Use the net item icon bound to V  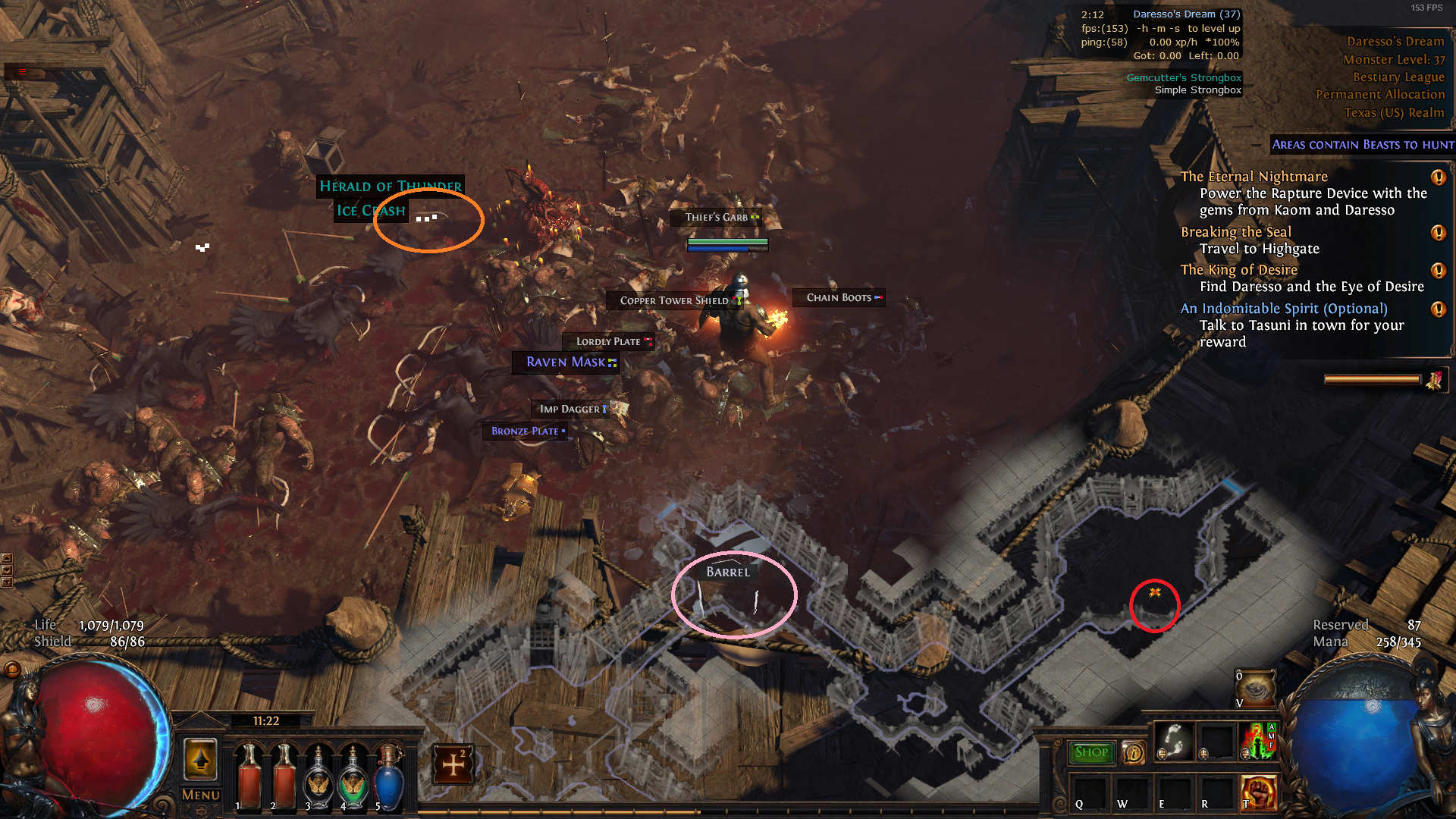1255,686
